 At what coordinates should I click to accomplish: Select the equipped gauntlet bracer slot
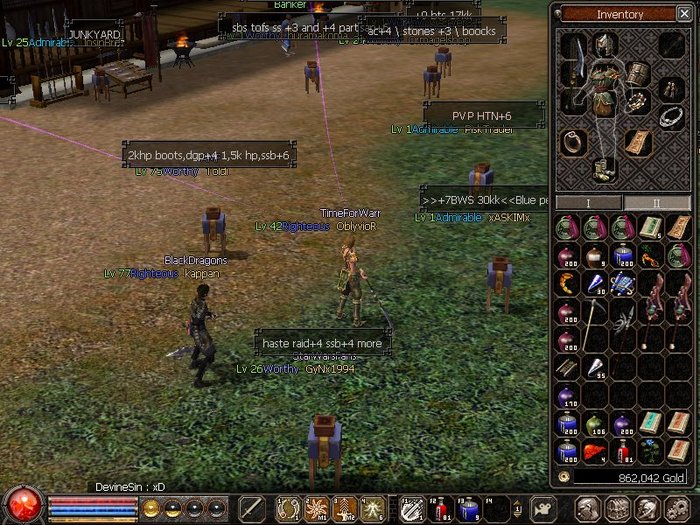coord(638,73)
